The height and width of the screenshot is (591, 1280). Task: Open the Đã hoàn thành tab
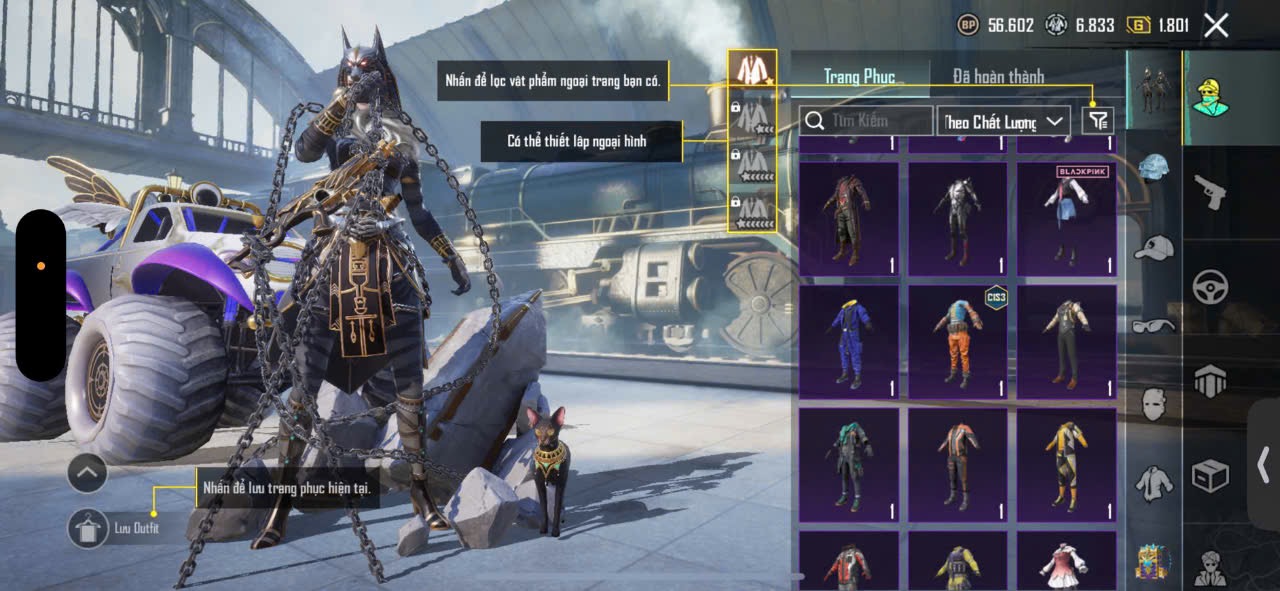click(x=998, y=77)
